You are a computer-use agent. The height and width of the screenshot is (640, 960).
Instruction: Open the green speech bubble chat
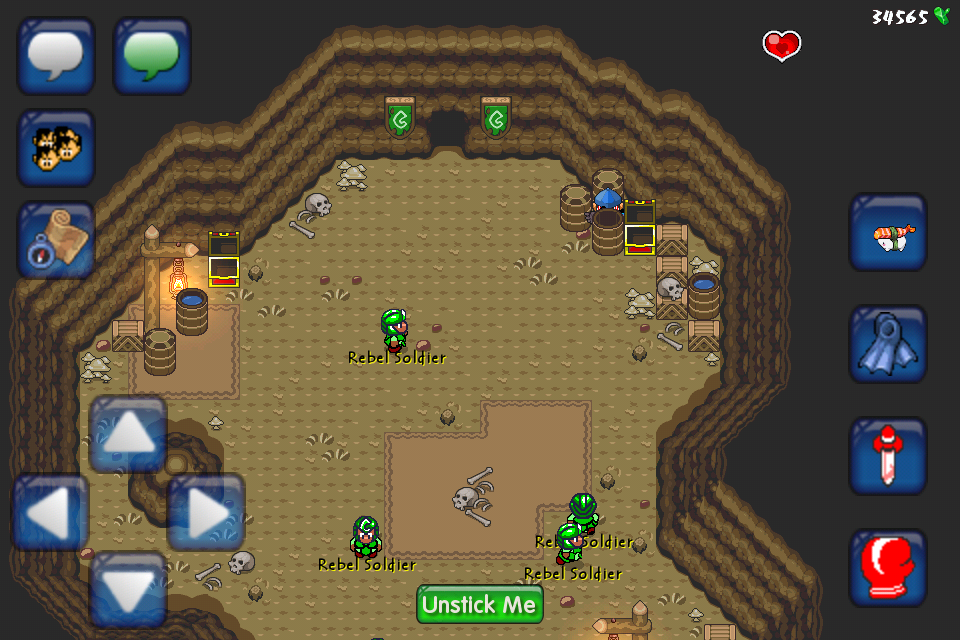point(152,56)
